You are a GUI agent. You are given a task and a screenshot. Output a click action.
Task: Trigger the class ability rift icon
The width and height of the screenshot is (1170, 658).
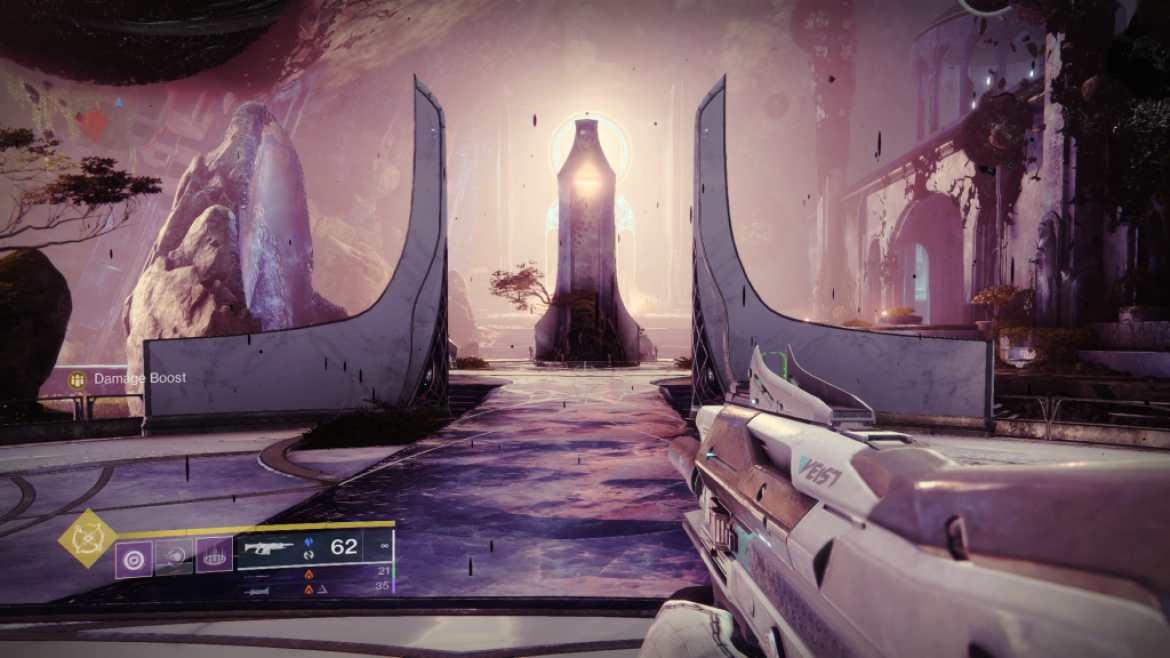pyautogui.click(x=213, y=556)
